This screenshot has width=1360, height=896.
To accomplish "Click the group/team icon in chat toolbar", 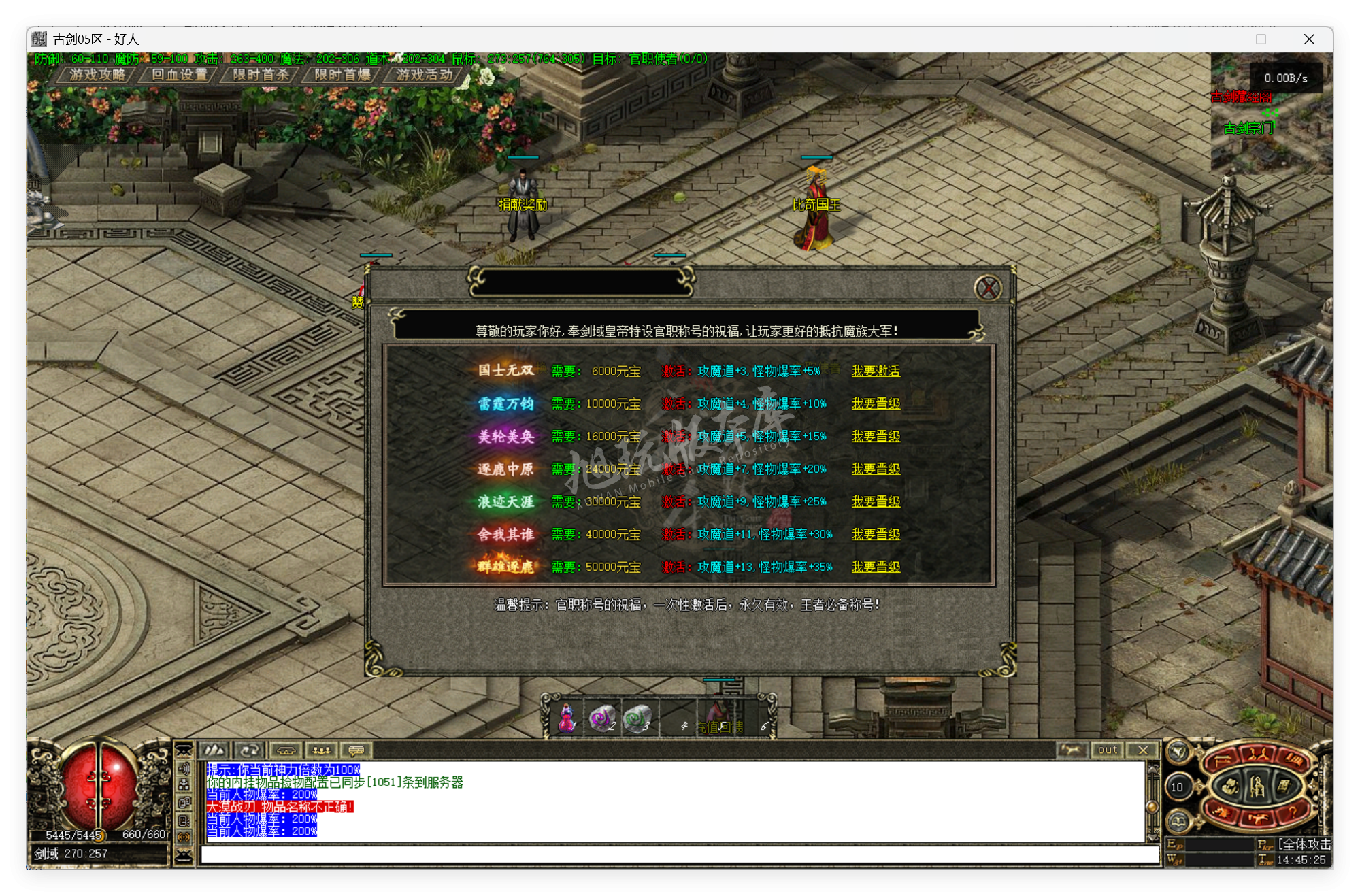I will pyautogui.click(x=321, y=751).
